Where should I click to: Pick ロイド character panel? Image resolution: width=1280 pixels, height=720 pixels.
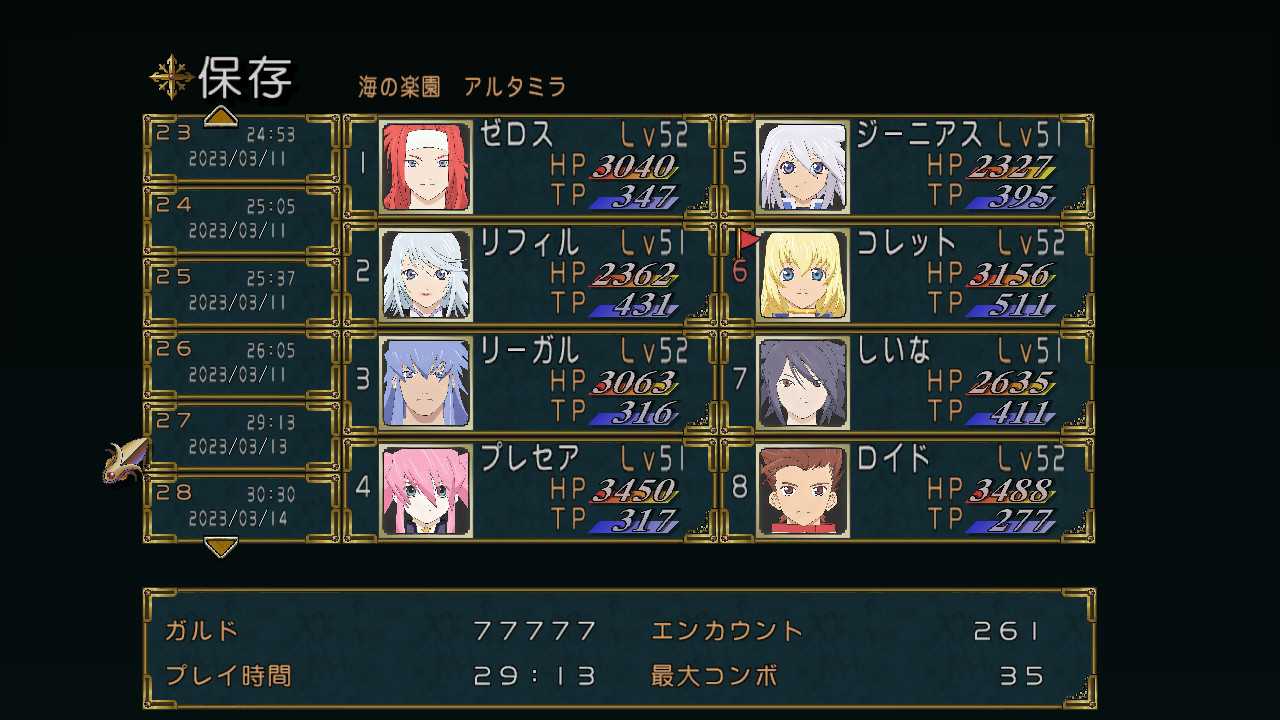click(907, 490)
